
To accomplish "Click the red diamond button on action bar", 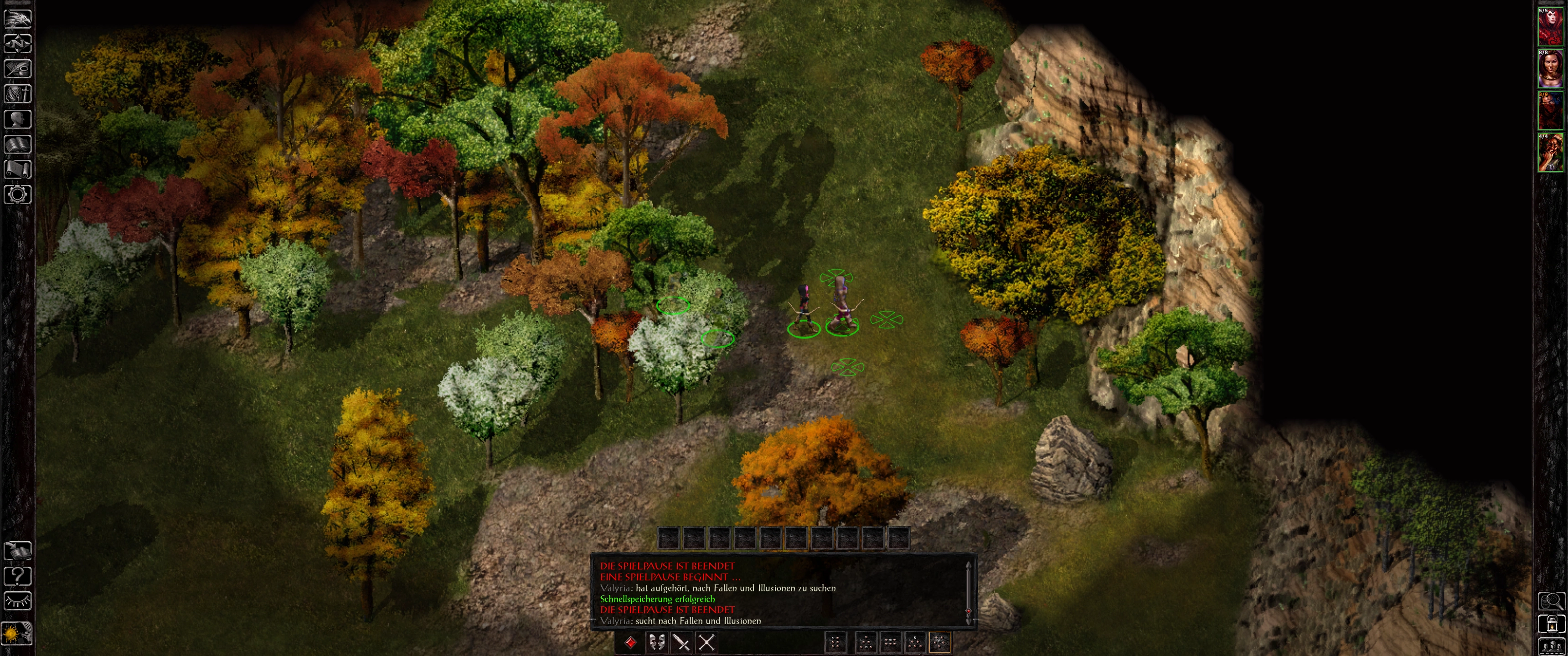I will (631, 642).
